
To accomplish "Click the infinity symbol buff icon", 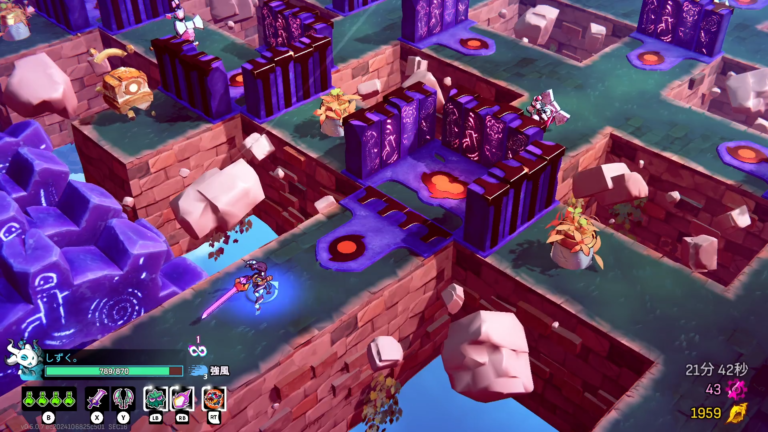I will 197,350.
